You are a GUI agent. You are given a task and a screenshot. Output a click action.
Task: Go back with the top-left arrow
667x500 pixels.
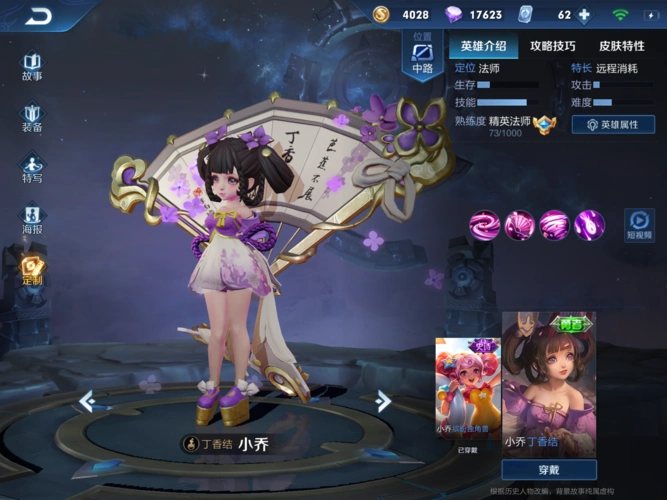click(x=37, y=15)
